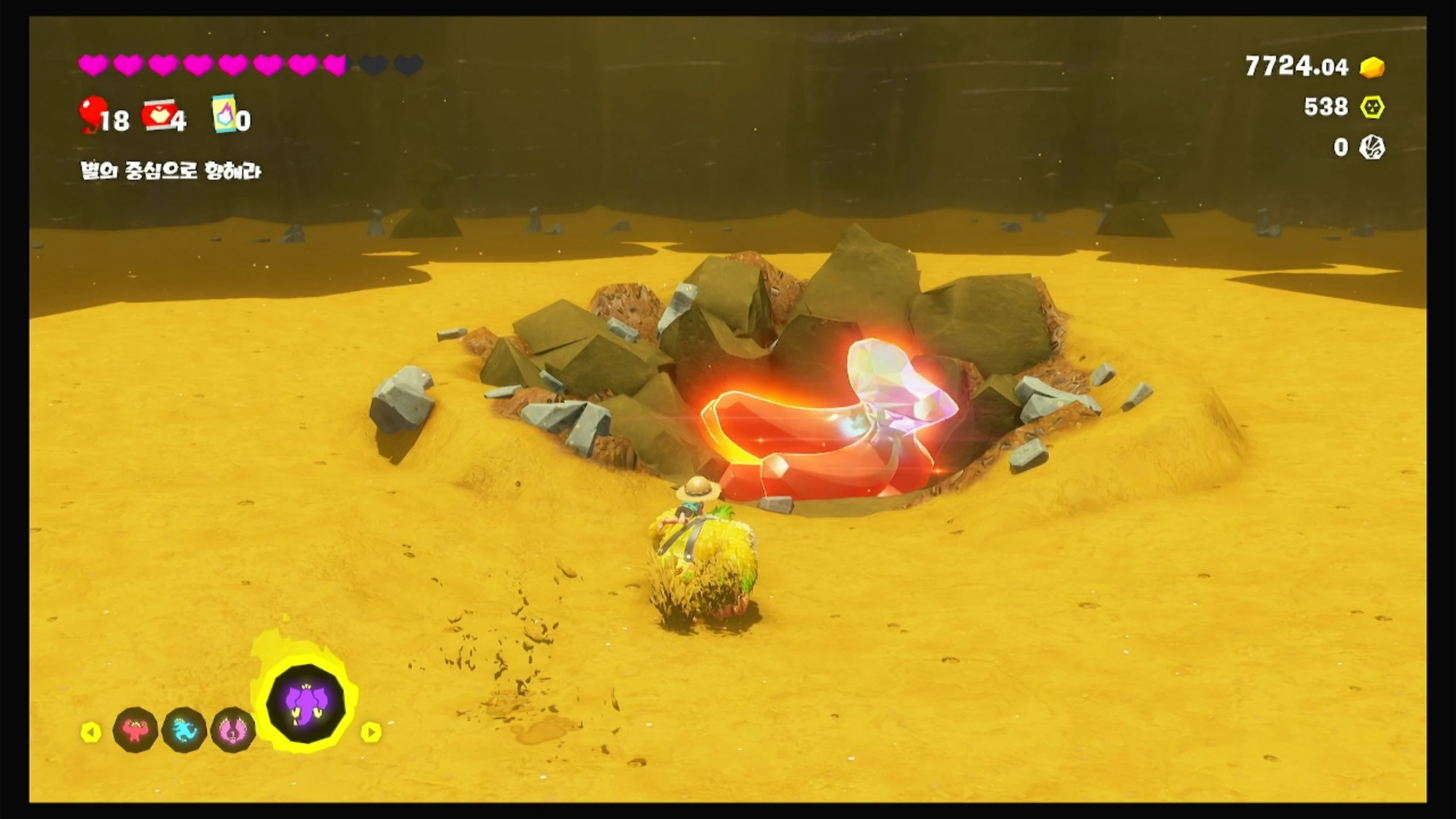Viewport: 1456px width, 819px height.
Task: Choose the red Kong transformation icon
Action: [135, 730]
